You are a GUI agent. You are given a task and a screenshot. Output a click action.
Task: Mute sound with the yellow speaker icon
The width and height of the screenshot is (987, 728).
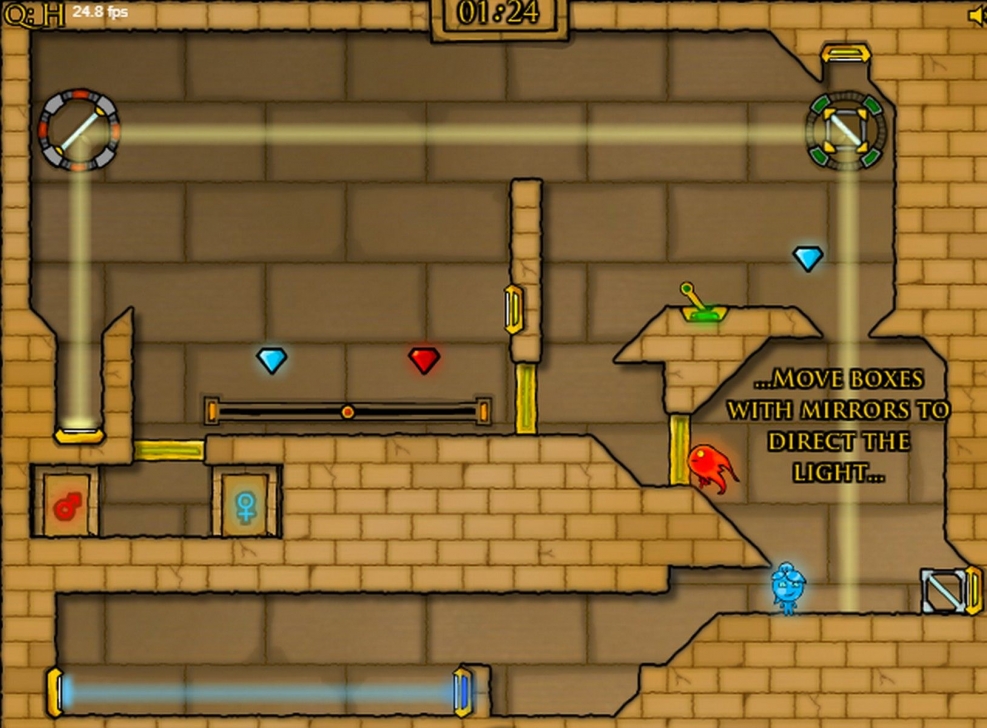pyautogui.click(x=977, y=15)
